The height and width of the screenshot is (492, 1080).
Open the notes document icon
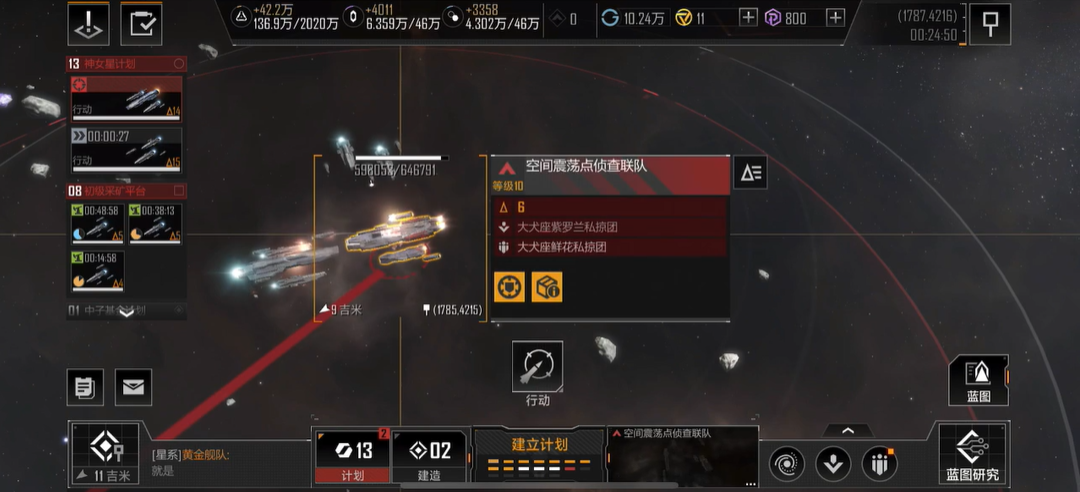pos(85,386)
